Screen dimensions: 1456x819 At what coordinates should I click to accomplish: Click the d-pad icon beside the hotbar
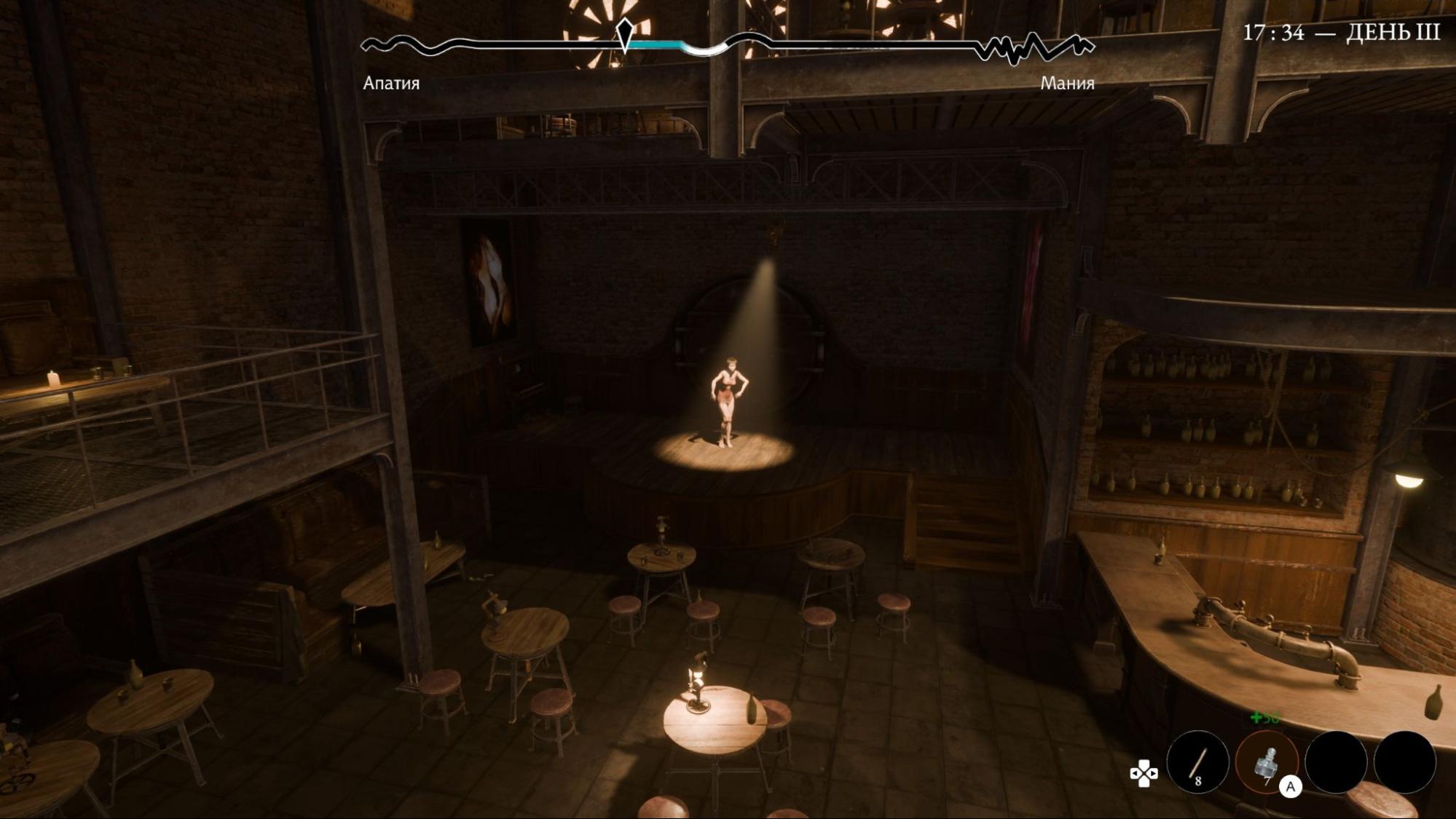(1144, 773)
